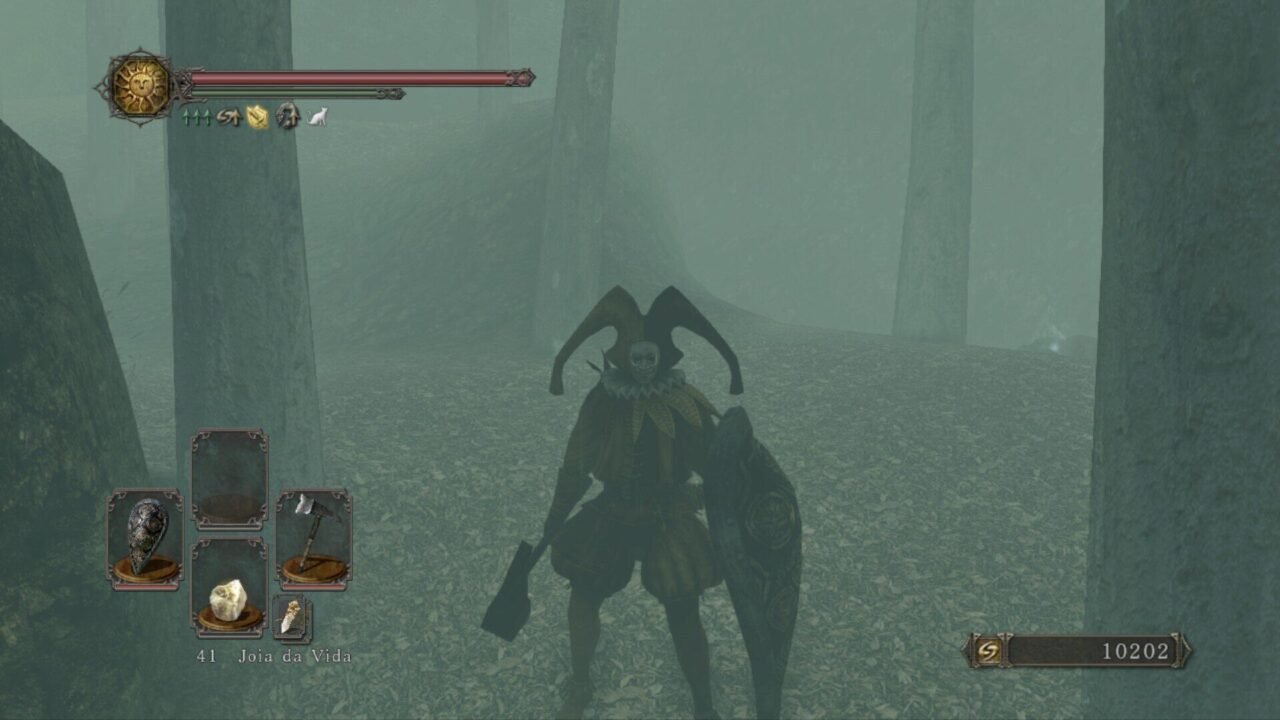Select the small next-item slot beside Joia da Vida
Image resolution: width=1280 pixels, height=720 pixels.
coord(292,618)
